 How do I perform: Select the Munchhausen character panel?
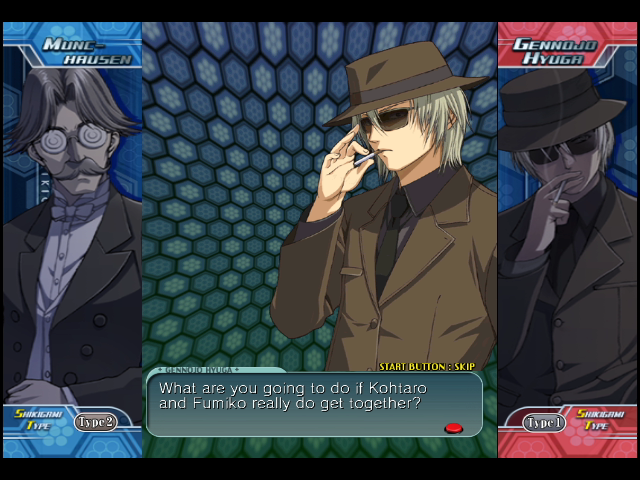[72, 230]
